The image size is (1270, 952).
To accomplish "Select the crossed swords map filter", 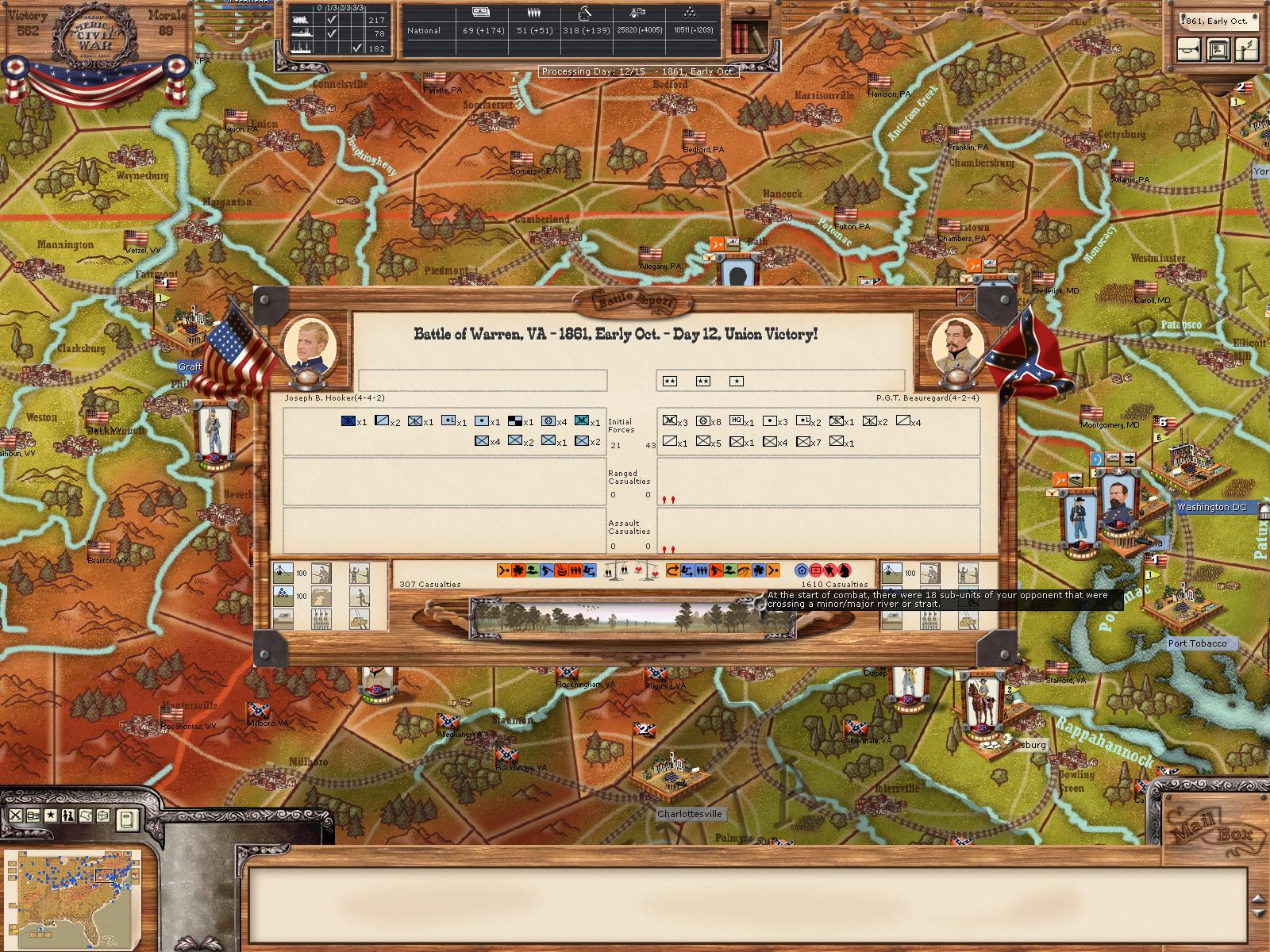I will 15,816.
